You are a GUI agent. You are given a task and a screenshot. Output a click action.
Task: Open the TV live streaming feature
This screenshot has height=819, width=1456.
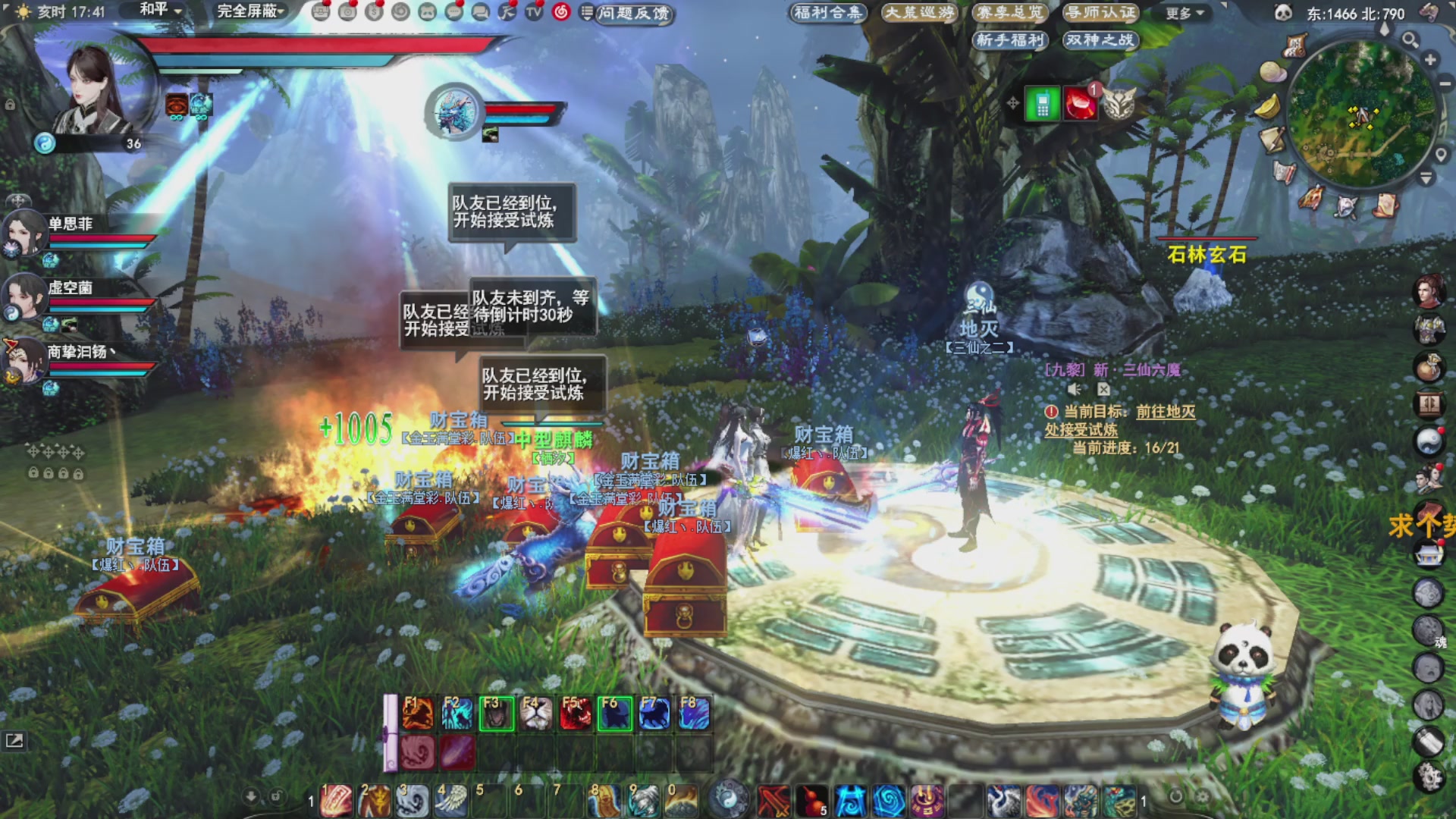[533, 13]
